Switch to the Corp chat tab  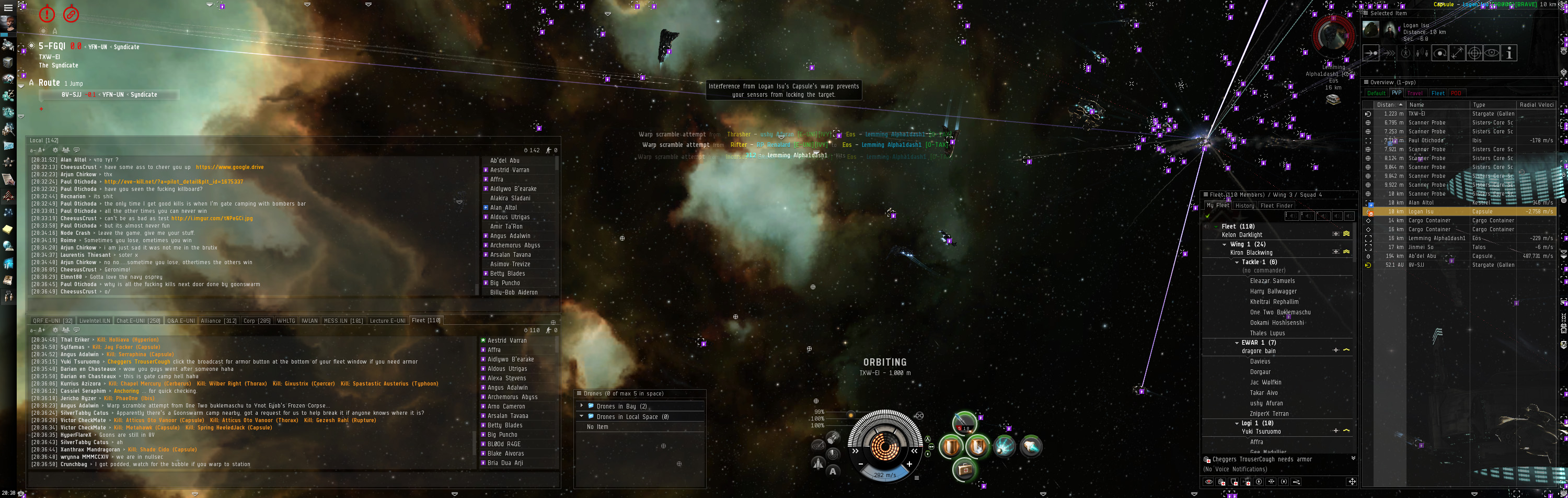coord(257,321)
